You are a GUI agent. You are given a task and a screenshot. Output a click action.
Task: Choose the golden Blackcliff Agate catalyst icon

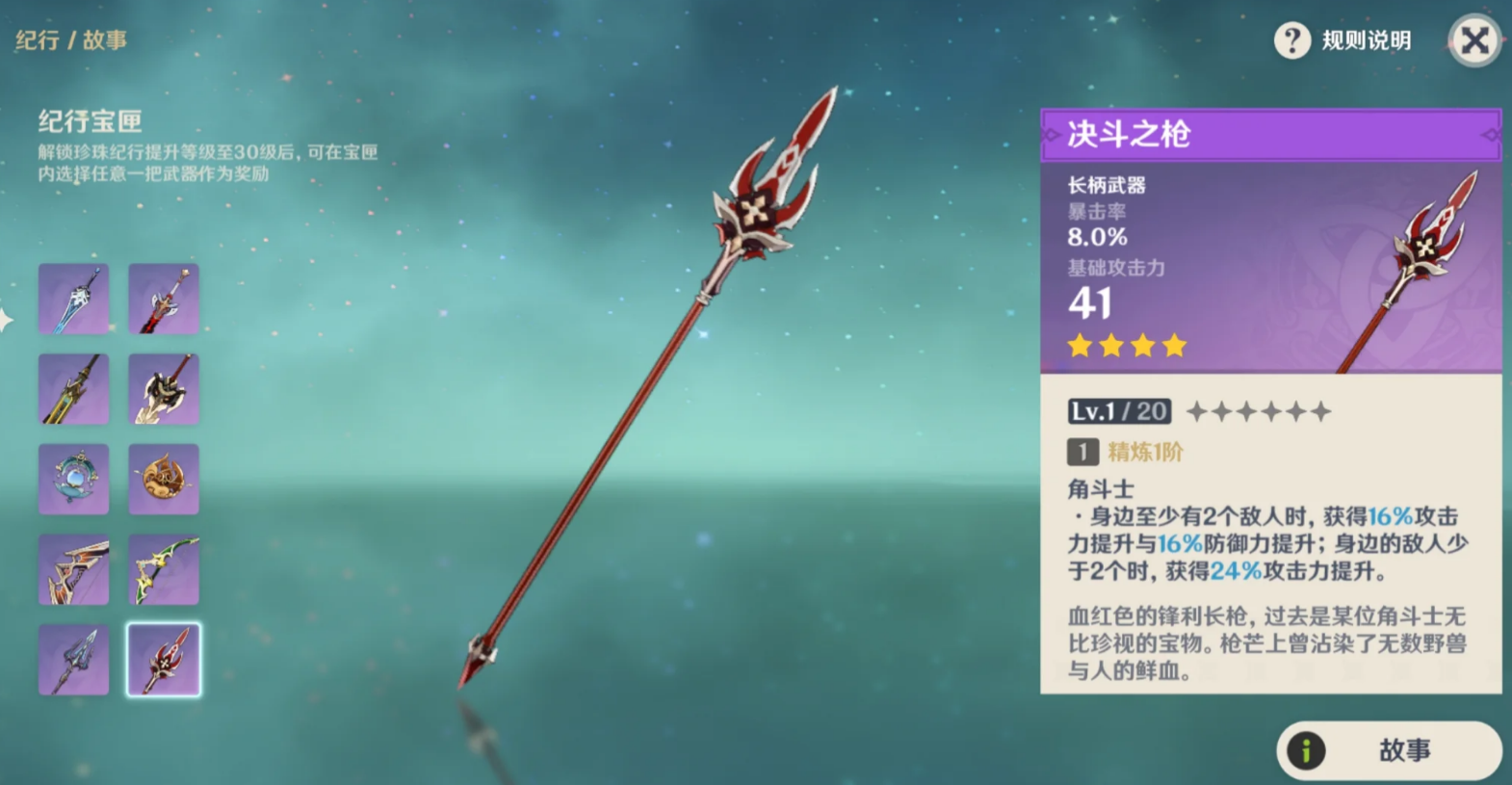pos(163,478)
